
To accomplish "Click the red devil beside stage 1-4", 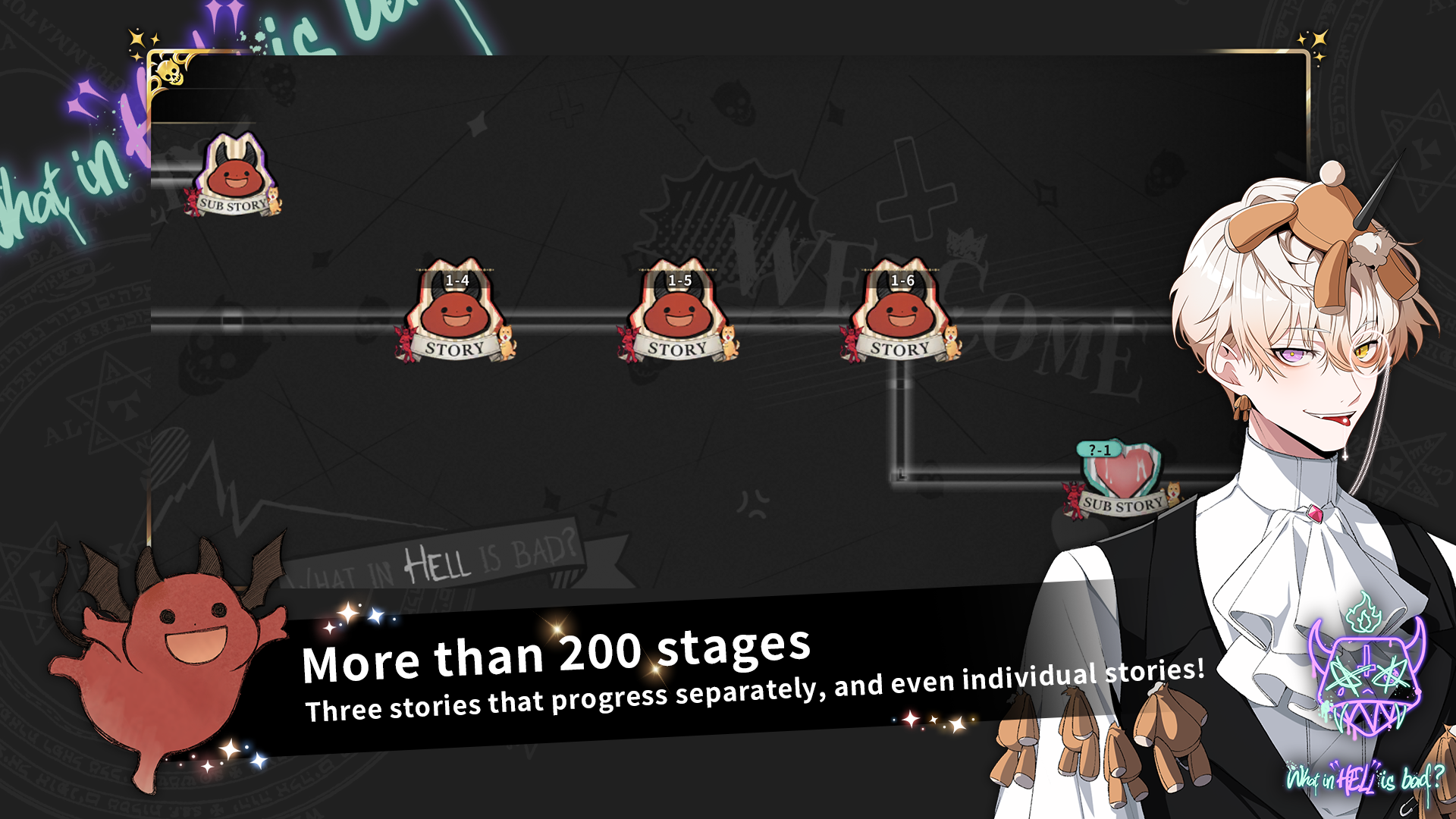I will tap(403, 343).
